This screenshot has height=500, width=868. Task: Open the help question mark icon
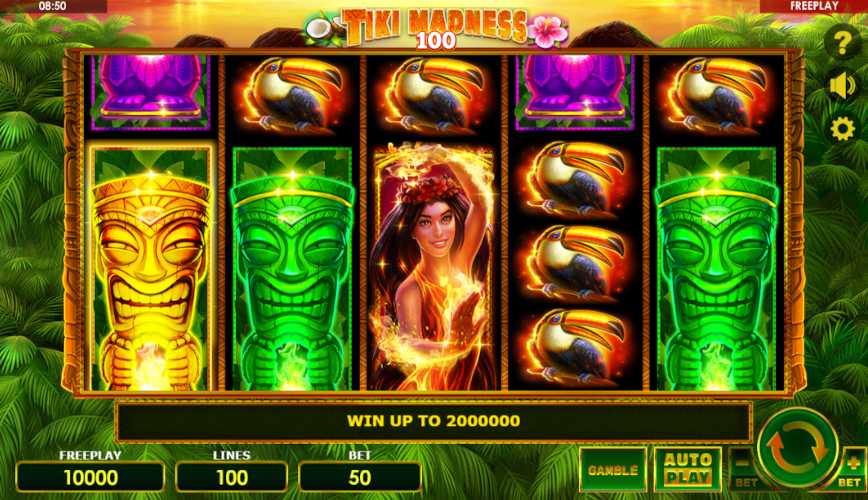click(x=843, y=44)
